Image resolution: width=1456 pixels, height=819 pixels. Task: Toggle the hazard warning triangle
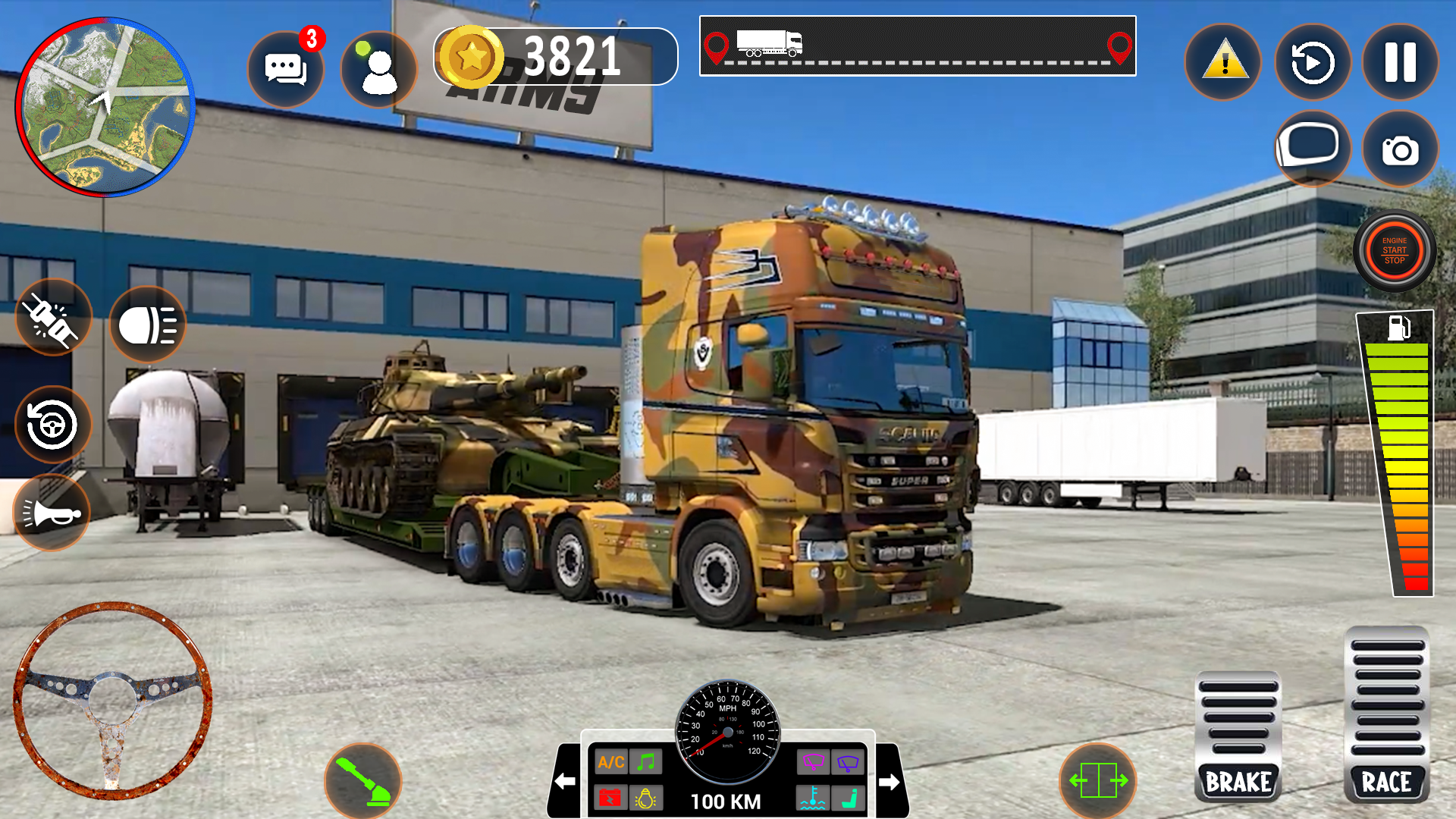click(x=1223, y=62)
